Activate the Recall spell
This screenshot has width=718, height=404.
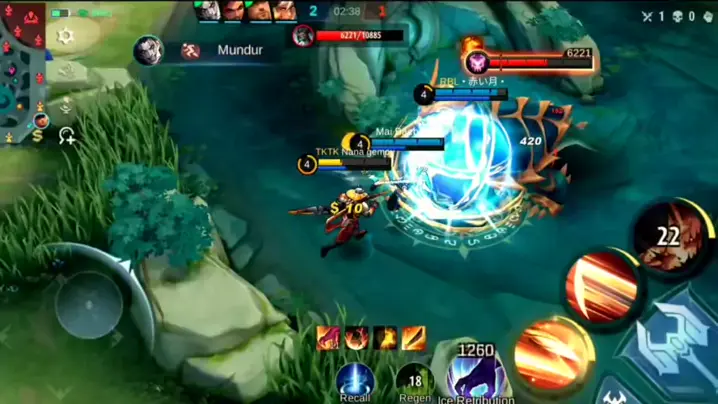tap(355, 381)
